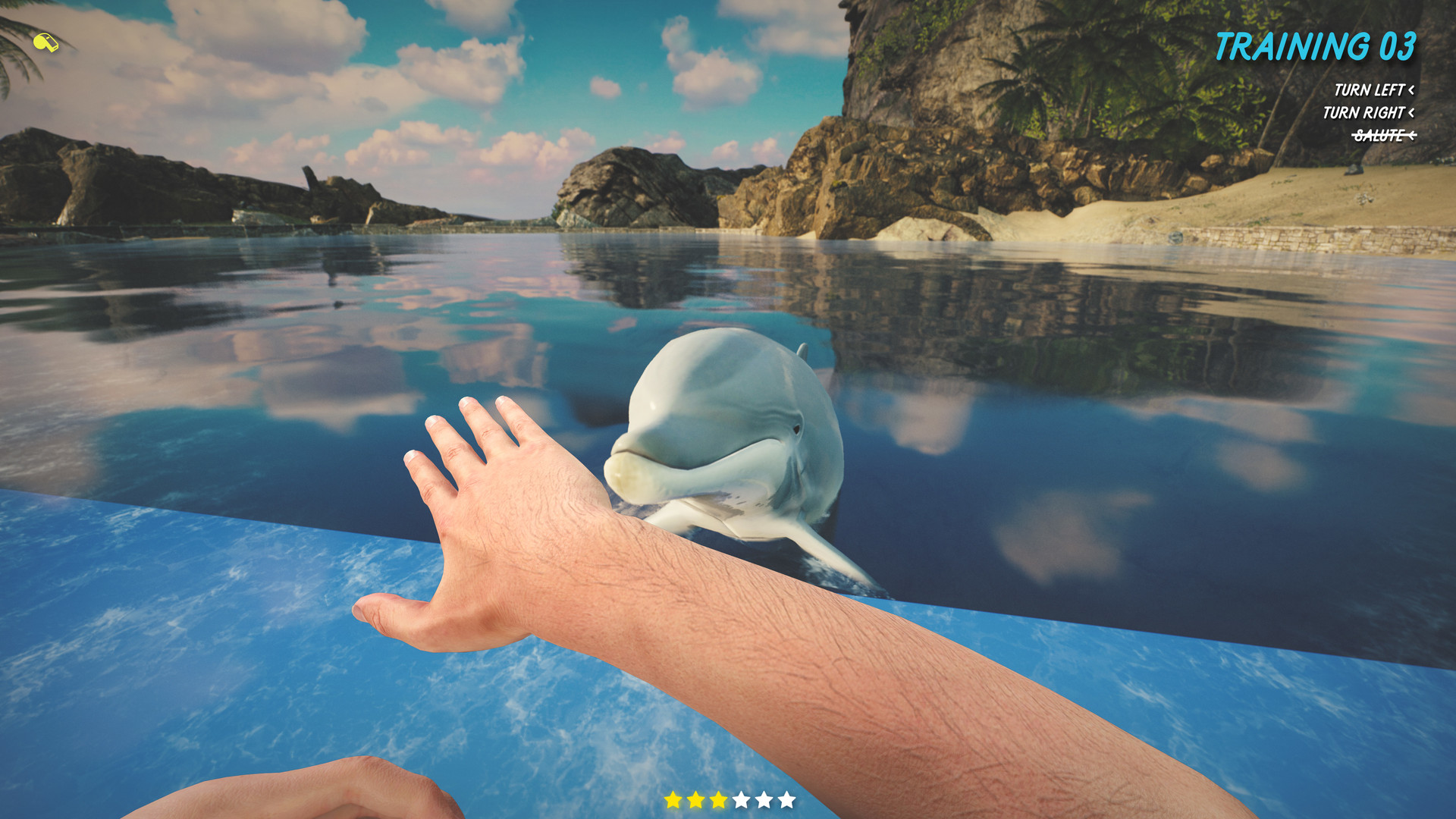Toggle the completed SALUTE objective
Screen dimensions: 1456x819
[x=1379, y=134]
